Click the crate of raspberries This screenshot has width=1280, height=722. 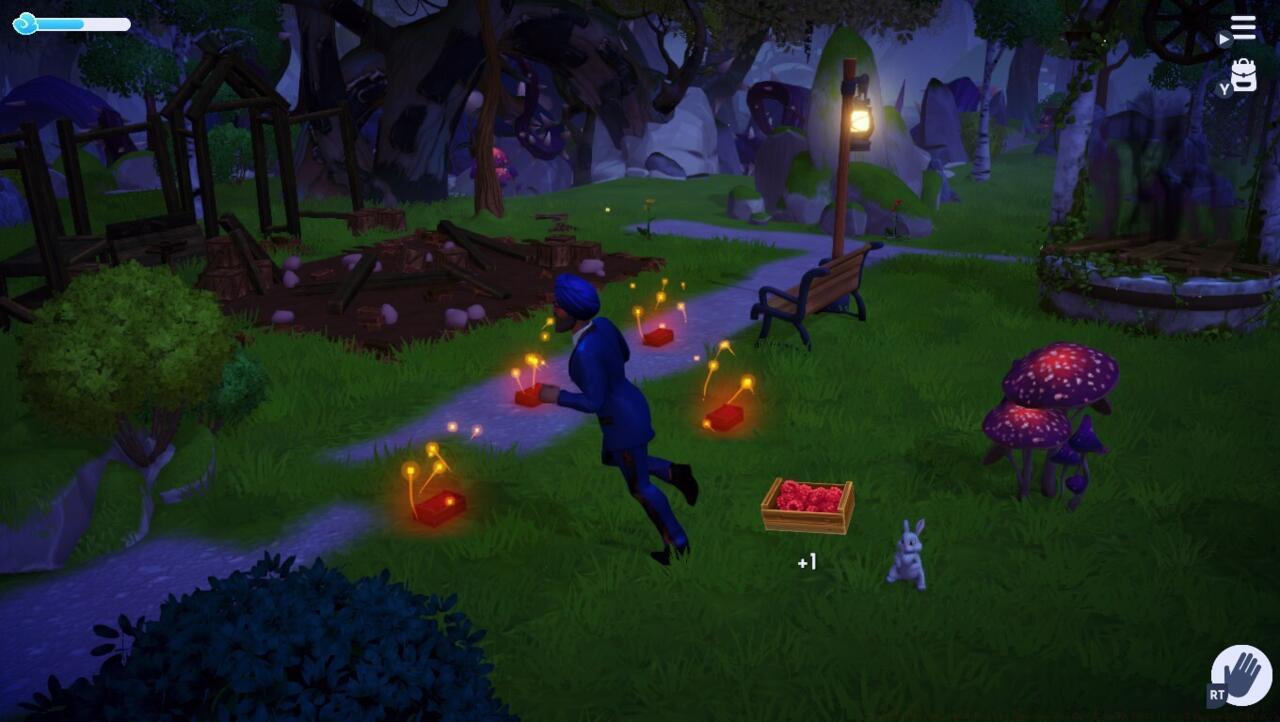coord(805,505)
